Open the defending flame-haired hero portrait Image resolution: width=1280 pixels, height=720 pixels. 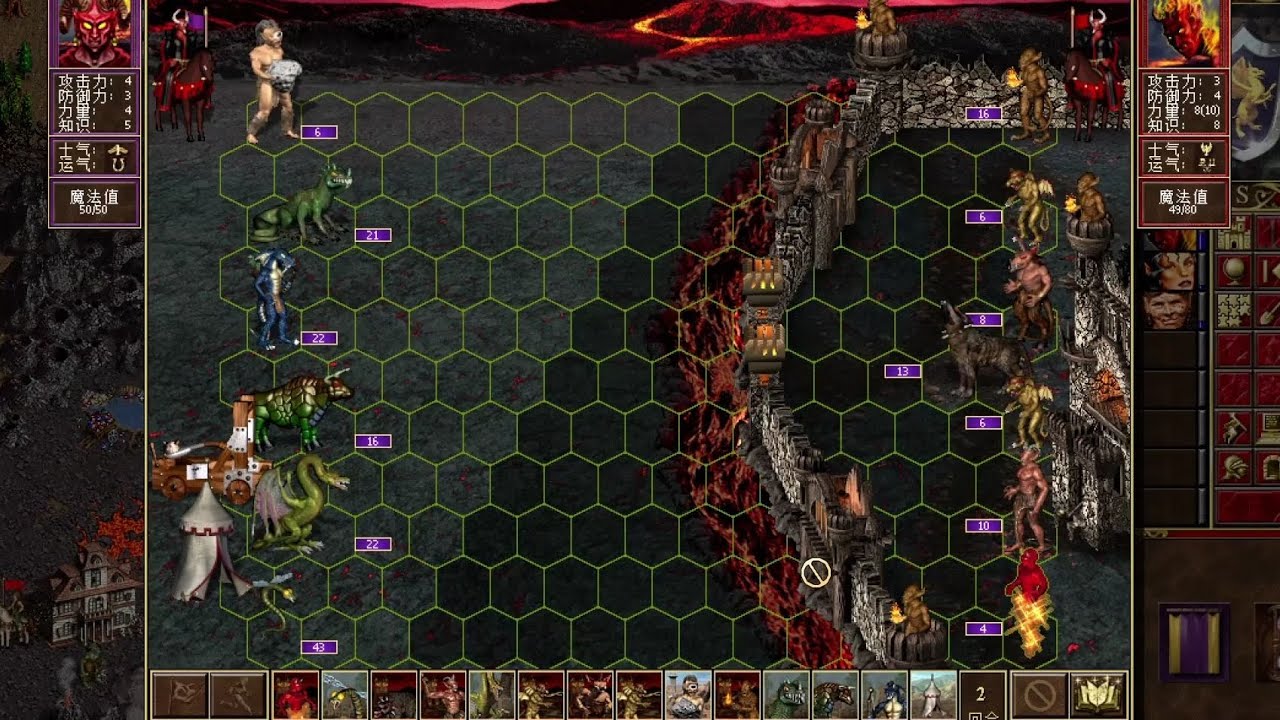tap(1184, 33)
